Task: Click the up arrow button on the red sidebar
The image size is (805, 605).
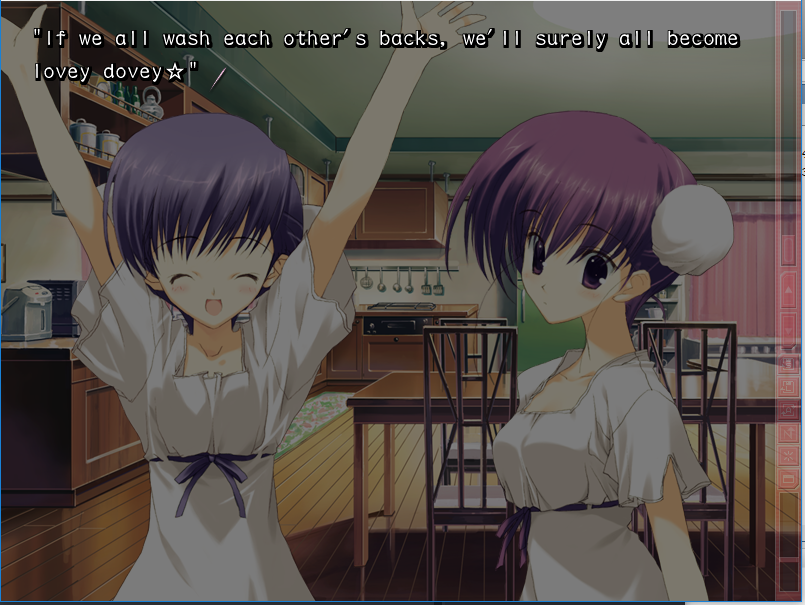Action: click(x=787, y=288)
